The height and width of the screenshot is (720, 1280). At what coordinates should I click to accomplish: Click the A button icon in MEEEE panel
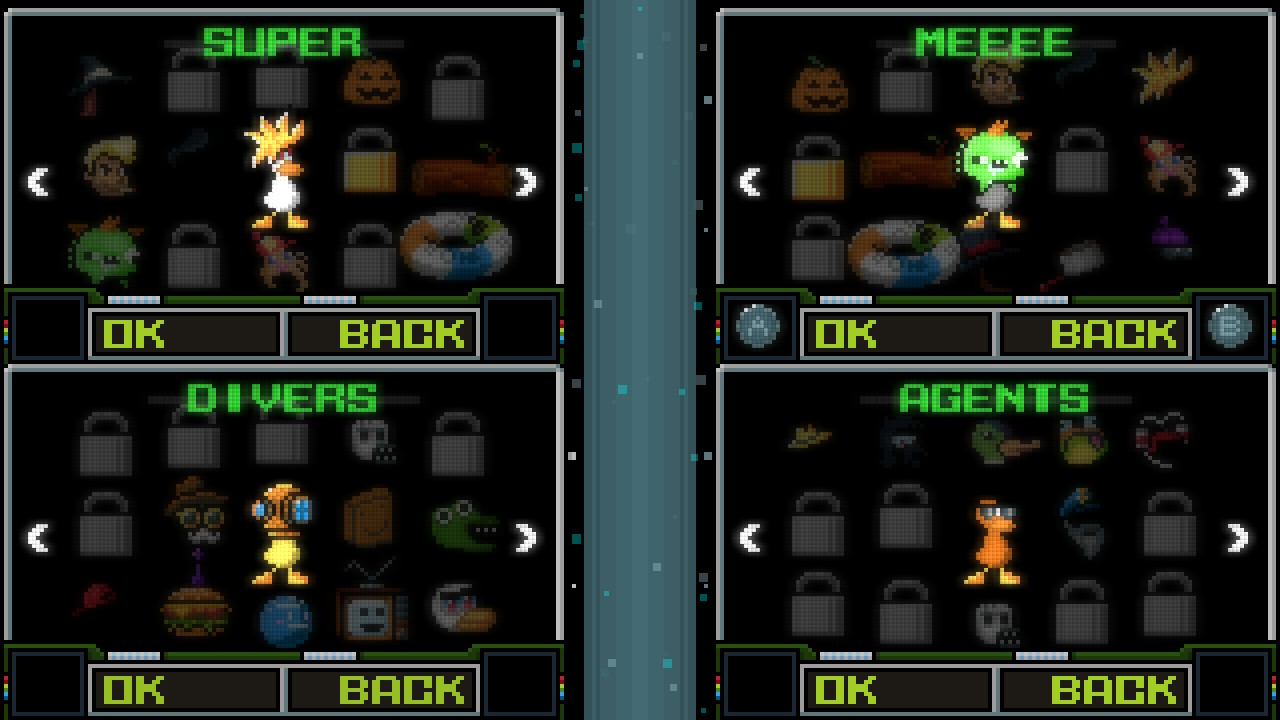pos(757,326)
